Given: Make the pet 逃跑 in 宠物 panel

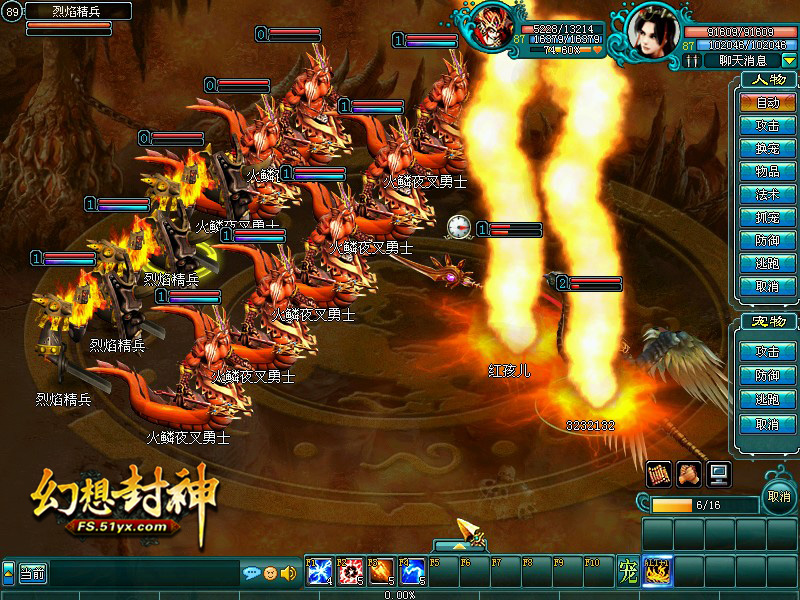Looking at the screenshot, I should pos(767,399).
